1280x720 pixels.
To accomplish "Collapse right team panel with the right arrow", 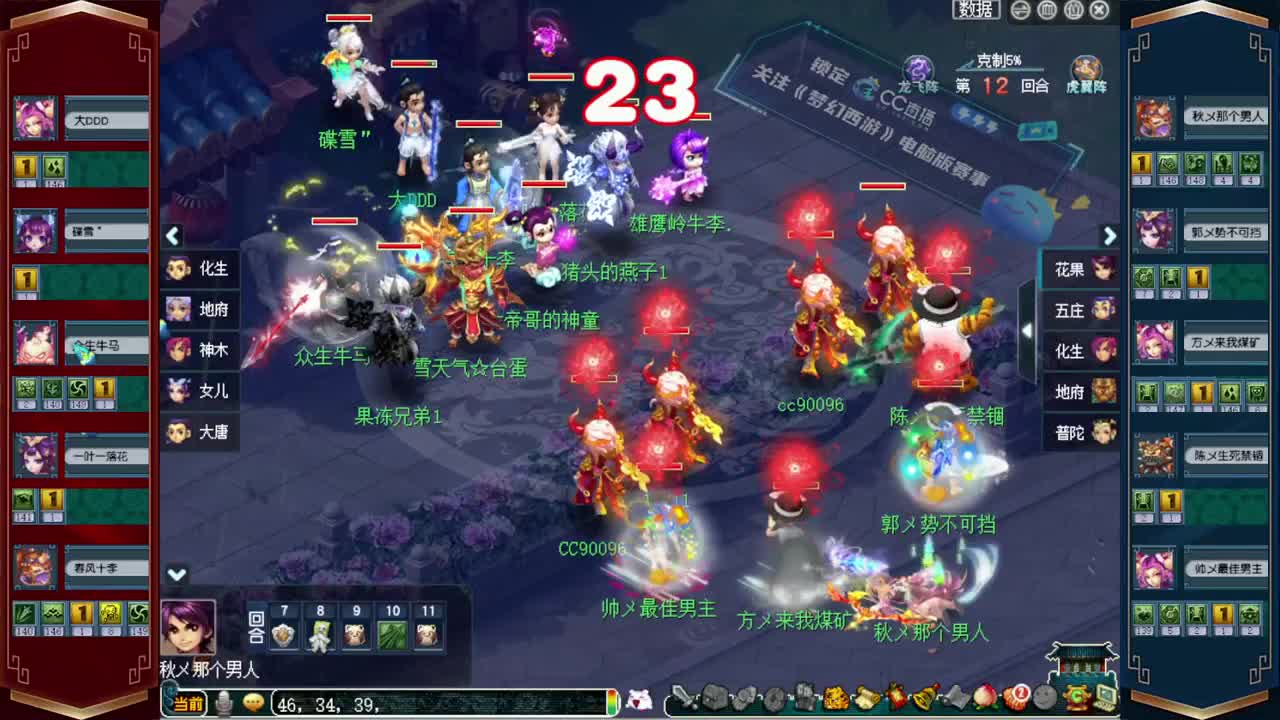I will tap(1108, 236).
